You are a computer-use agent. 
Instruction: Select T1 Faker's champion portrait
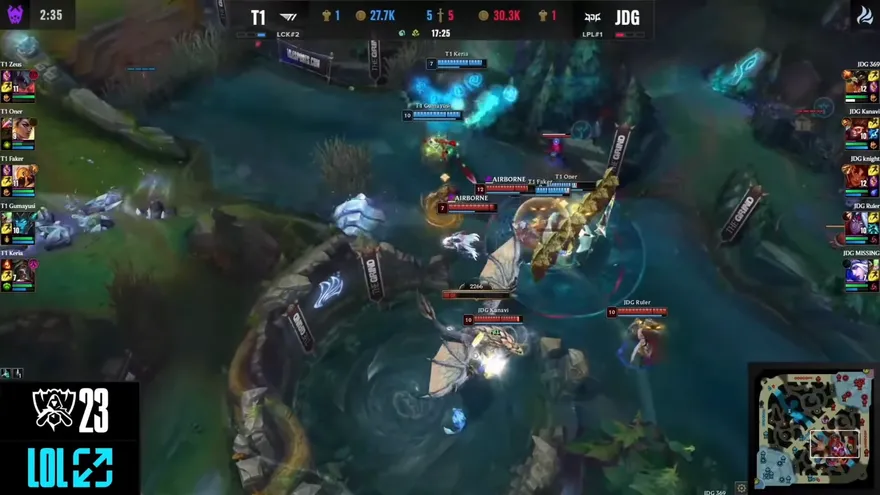[x=24, y=176]
